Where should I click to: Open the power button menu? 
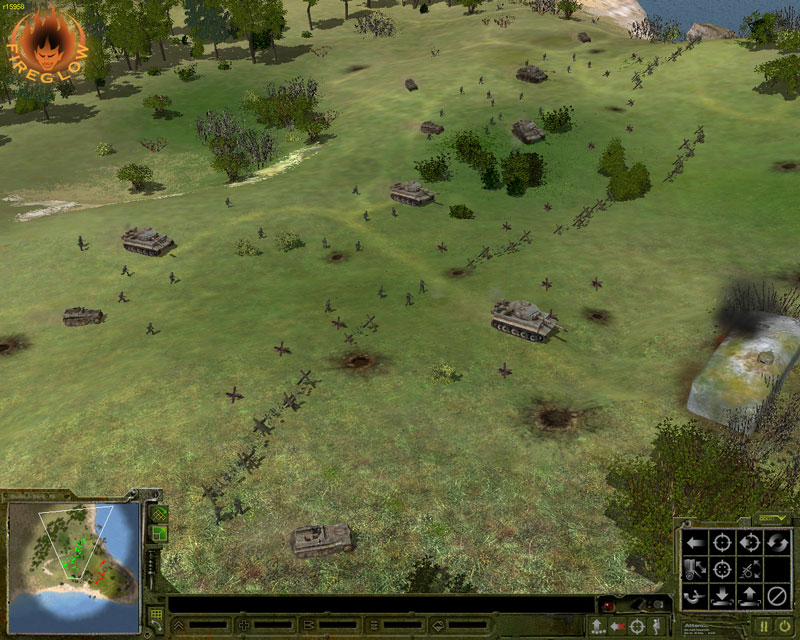point(784,627)
